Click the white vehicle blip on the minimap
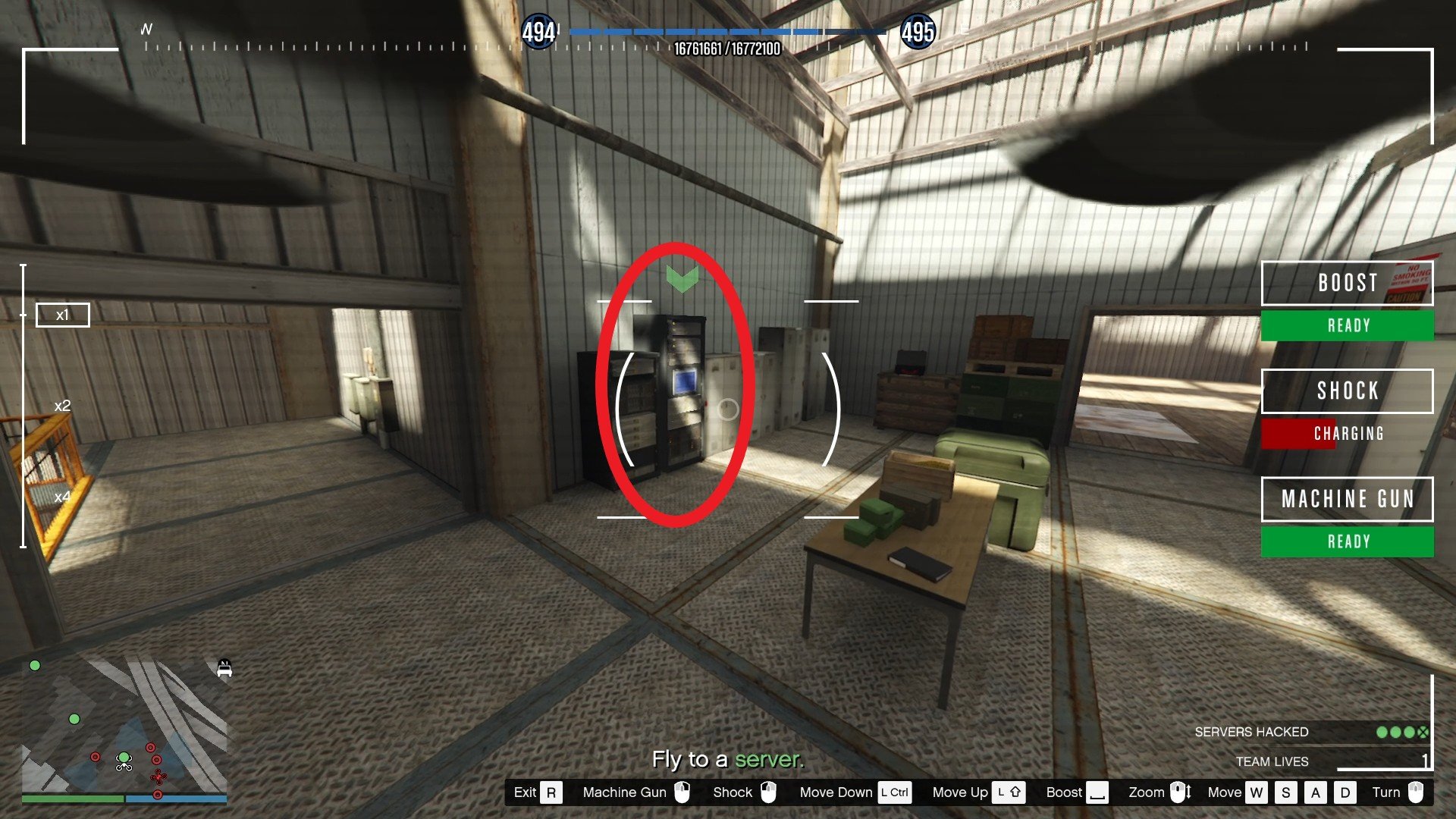1456x819 pixels. tap(224, 669)
